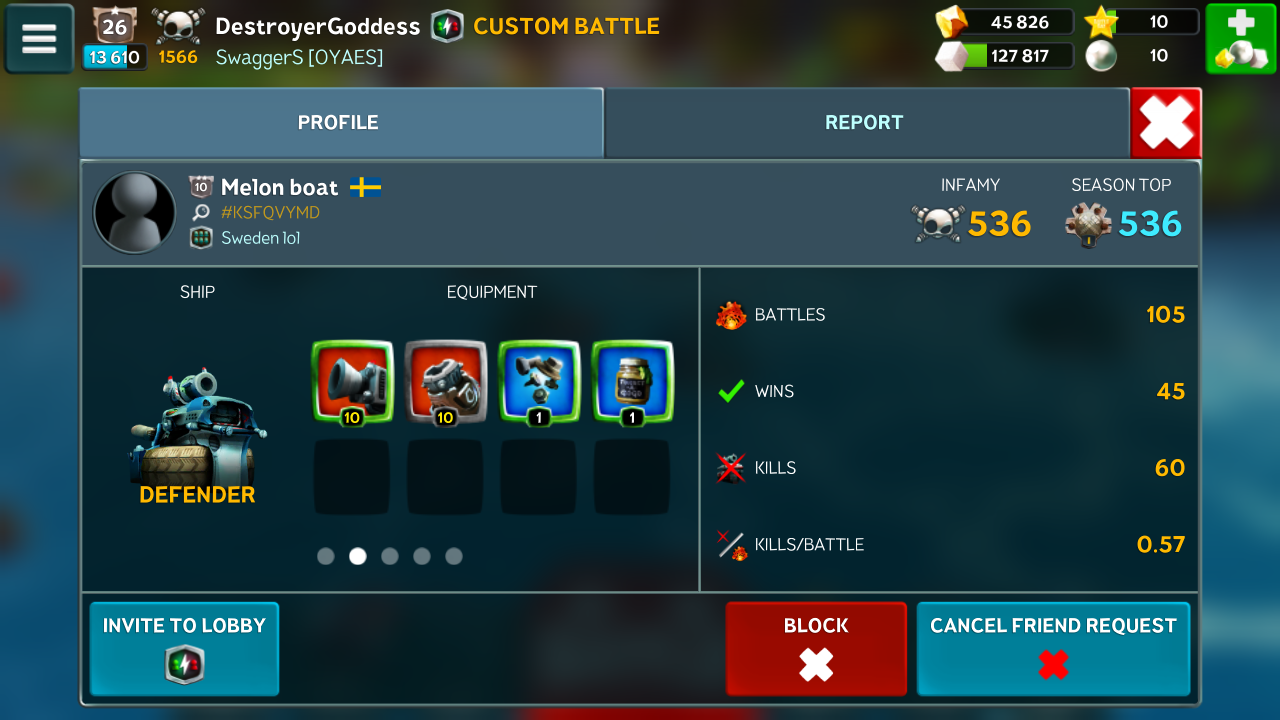Select the cannon equipment slot
This screenshot has width=1280, height=720.
[x=352, y=382]
